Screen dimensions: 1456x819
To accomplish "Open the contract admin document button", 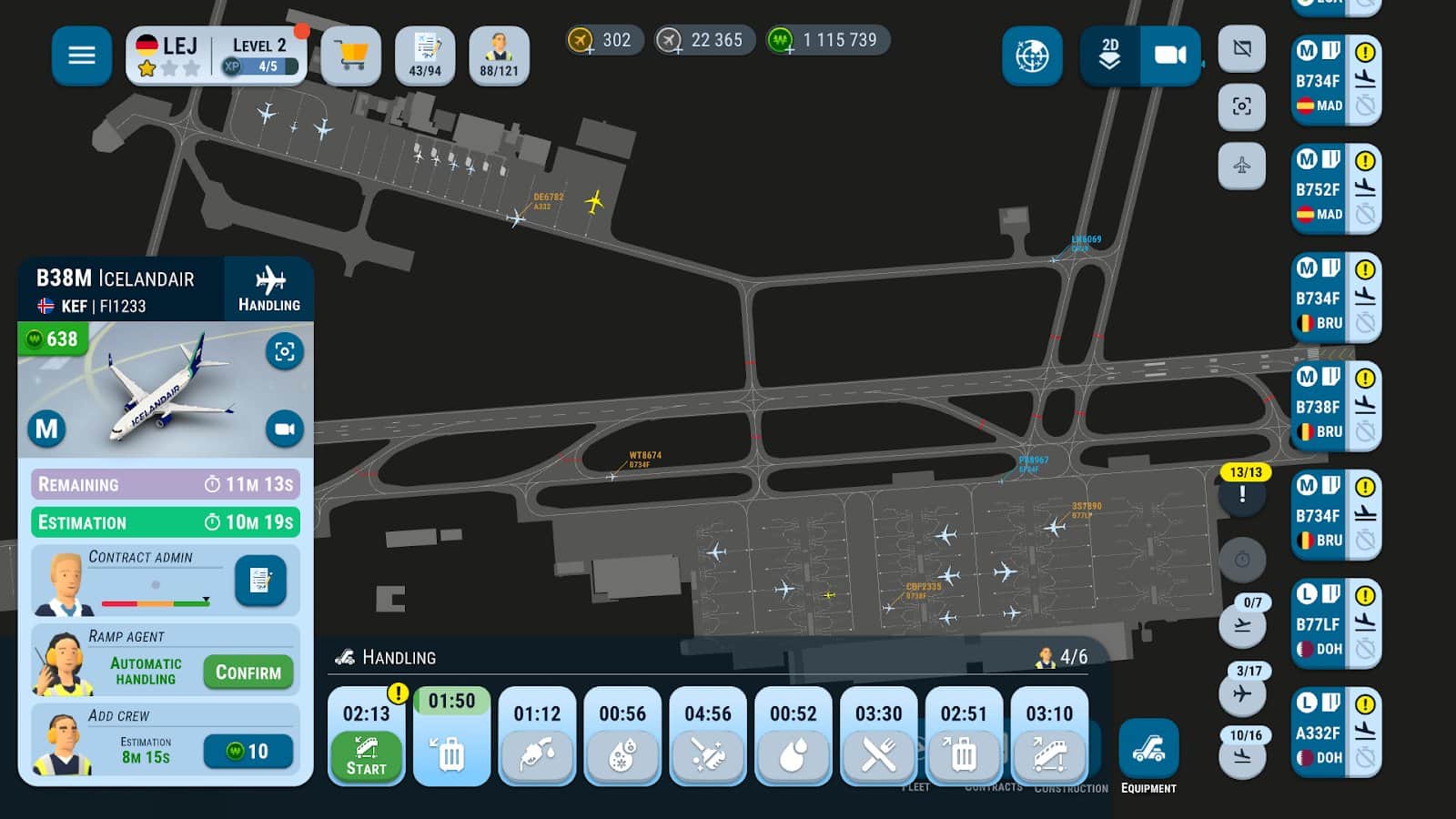I will tap(260, 580).
